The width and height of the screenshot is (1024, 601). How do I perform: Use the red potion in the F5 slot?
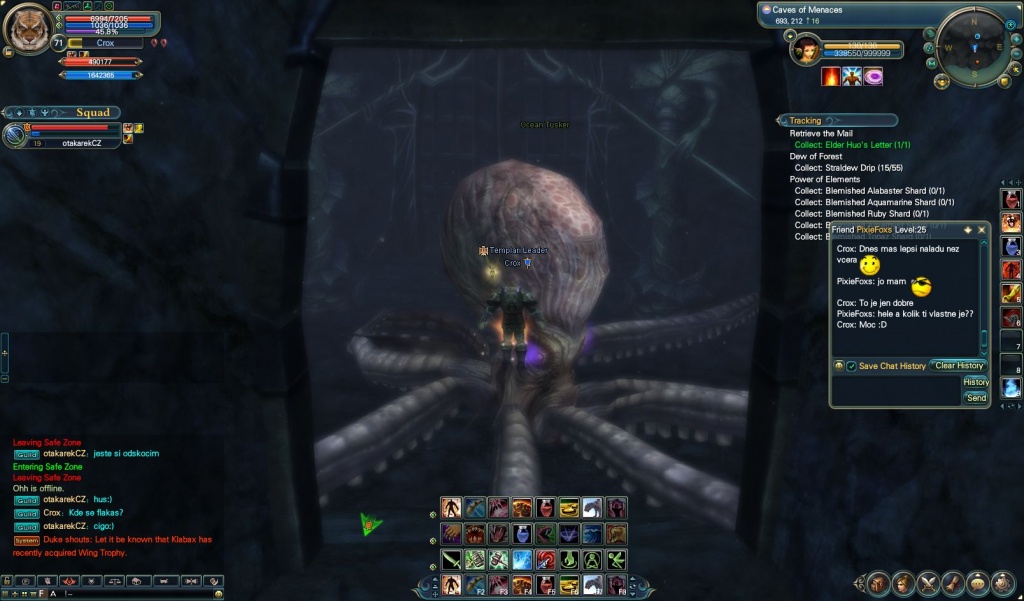(x=545, y=584)
